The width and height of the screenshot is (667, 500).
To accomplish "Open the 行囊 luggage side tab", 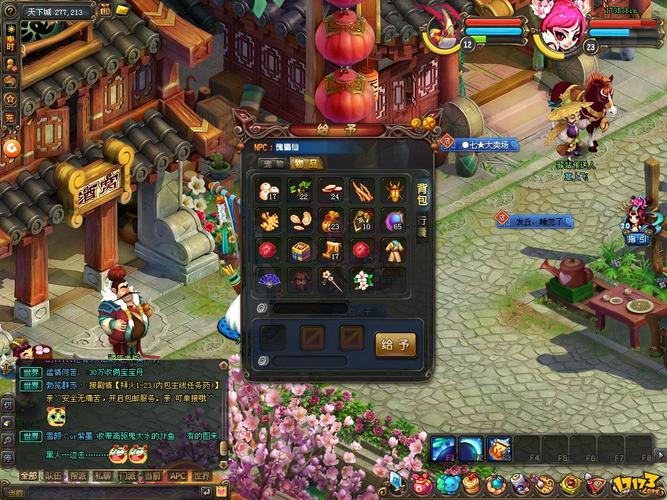I will coord(422,222).
